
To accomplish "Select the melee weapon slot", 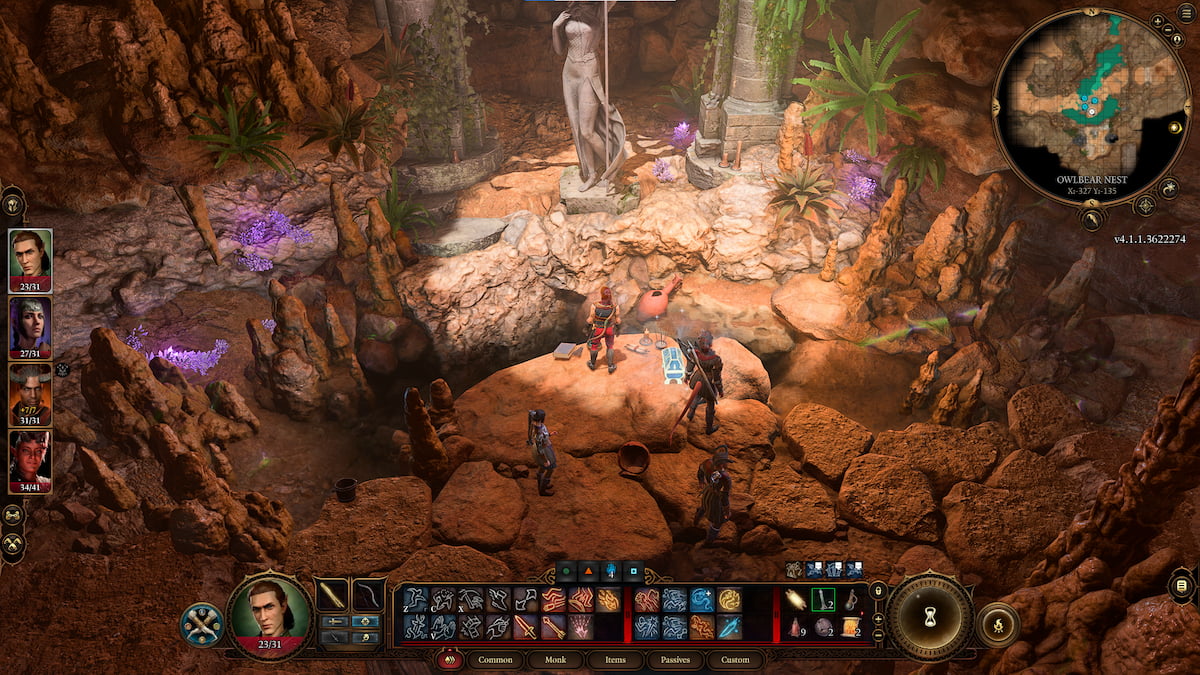I will click(332, 594).
